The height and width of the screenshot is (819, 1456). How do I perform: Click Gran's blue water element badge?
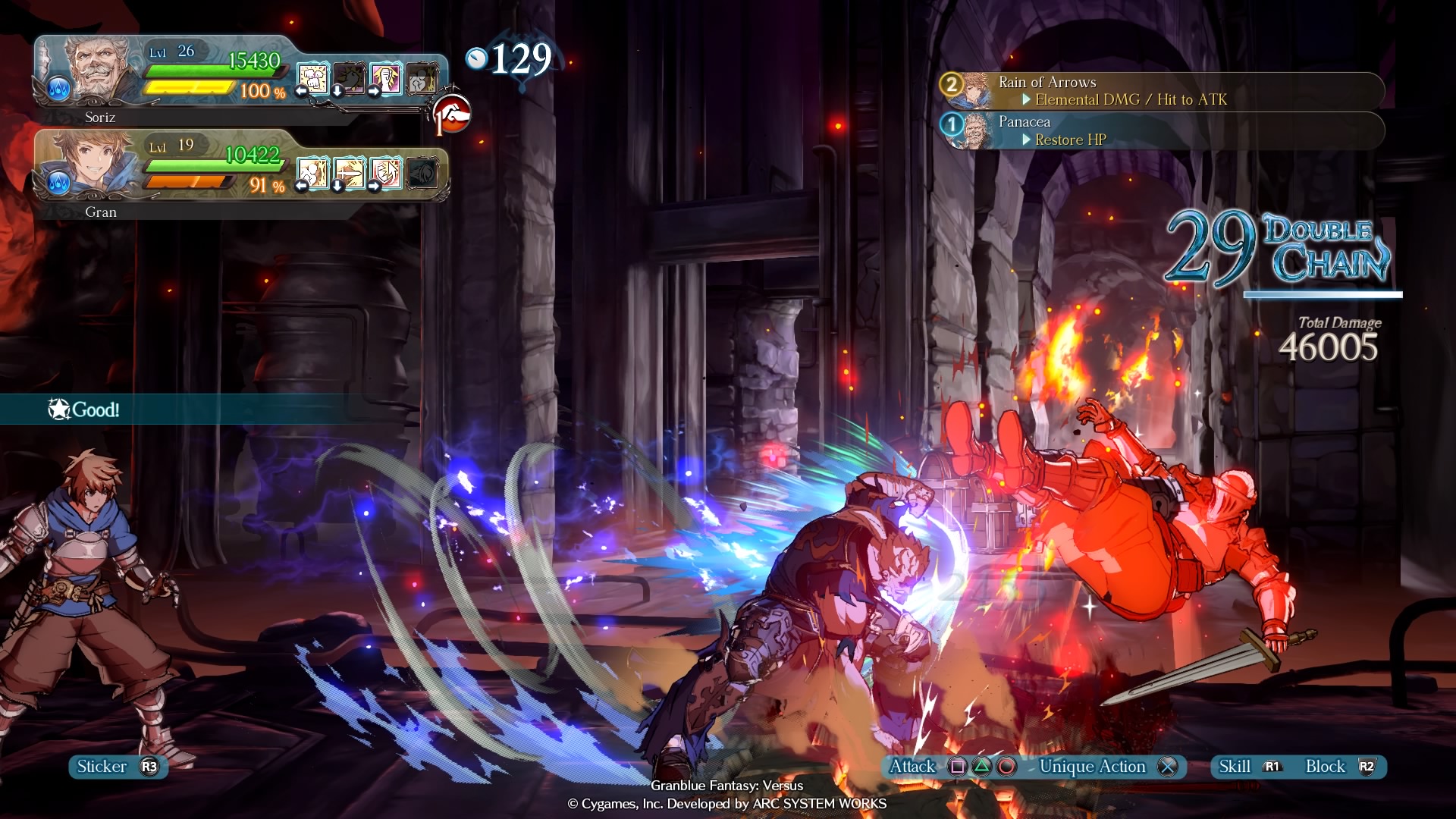click(x=58, y=183)
